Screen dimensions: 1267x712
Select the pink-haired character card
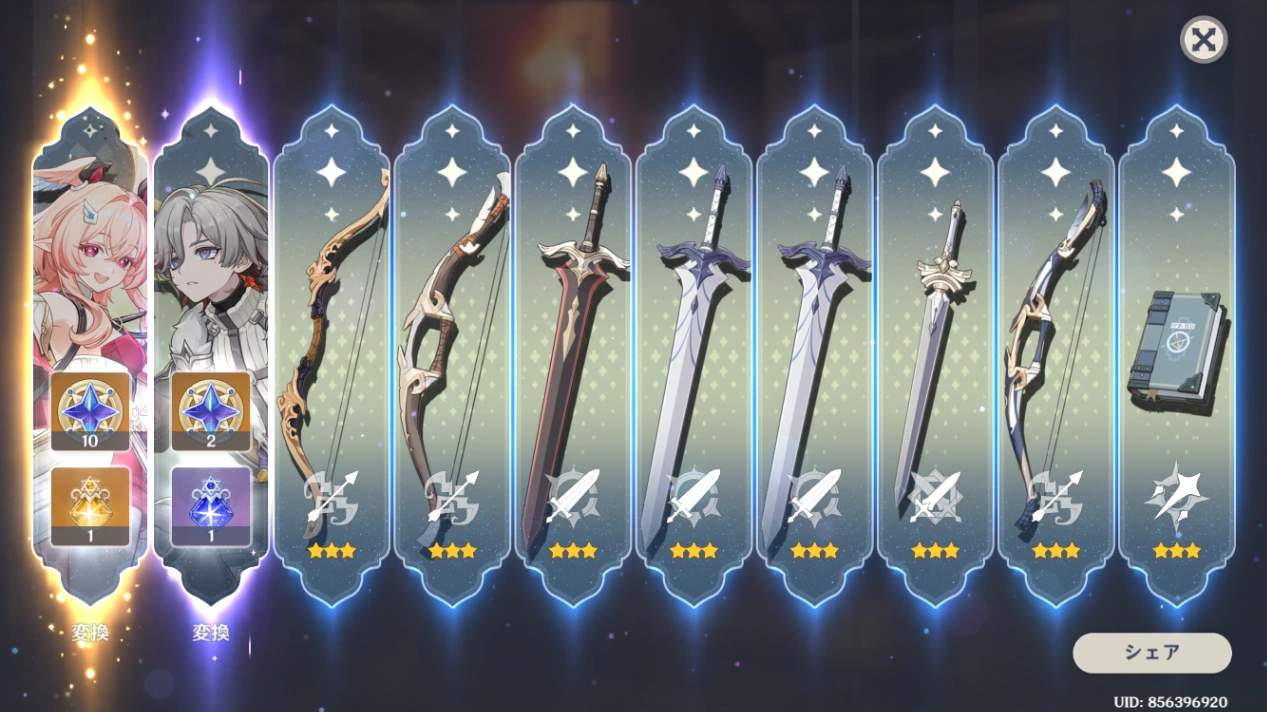tap(90, 300)
